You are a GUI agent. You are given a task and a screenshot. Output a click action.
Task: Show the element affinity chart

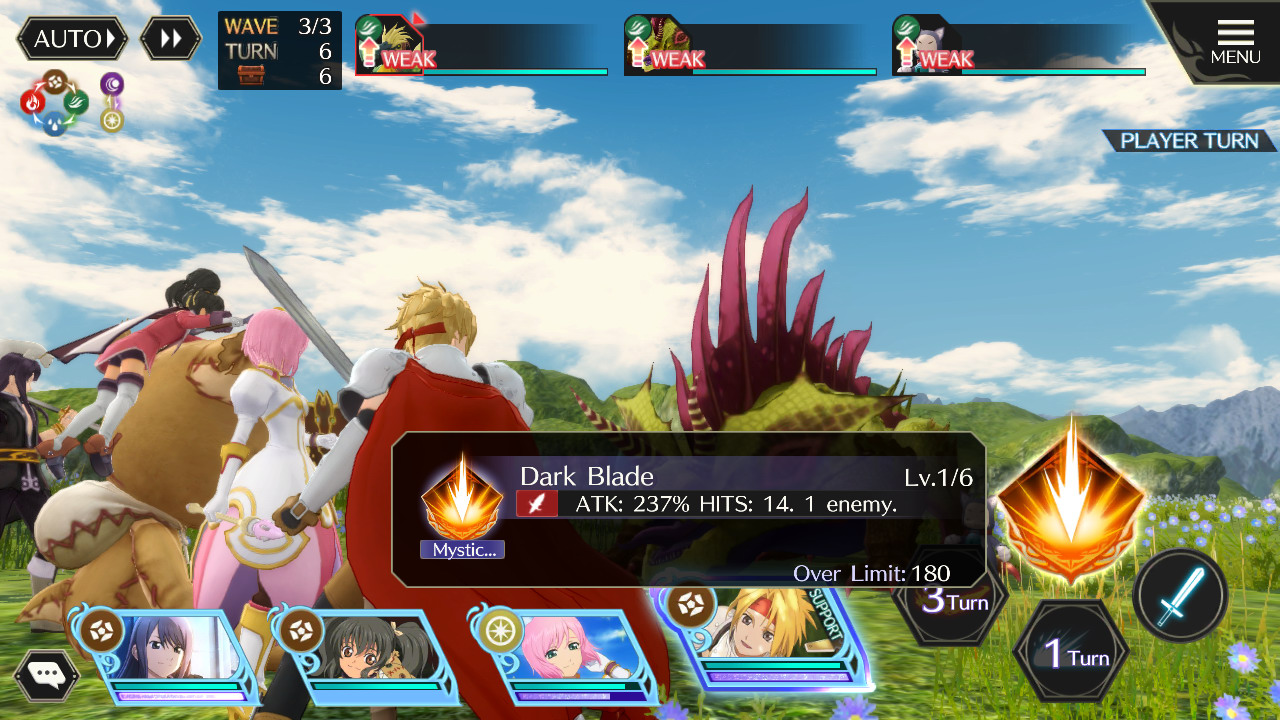(70, 103)
